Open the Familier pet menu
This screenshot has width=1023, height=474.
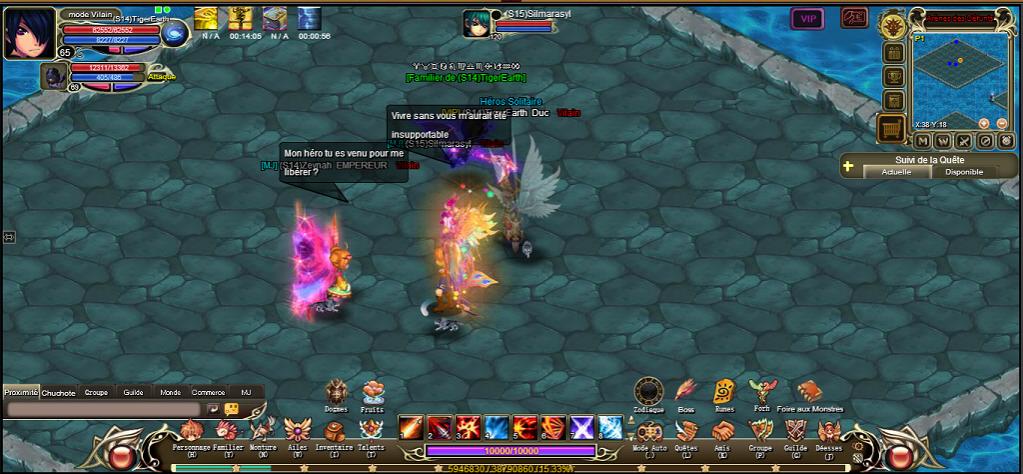click(x=228, y=430)
